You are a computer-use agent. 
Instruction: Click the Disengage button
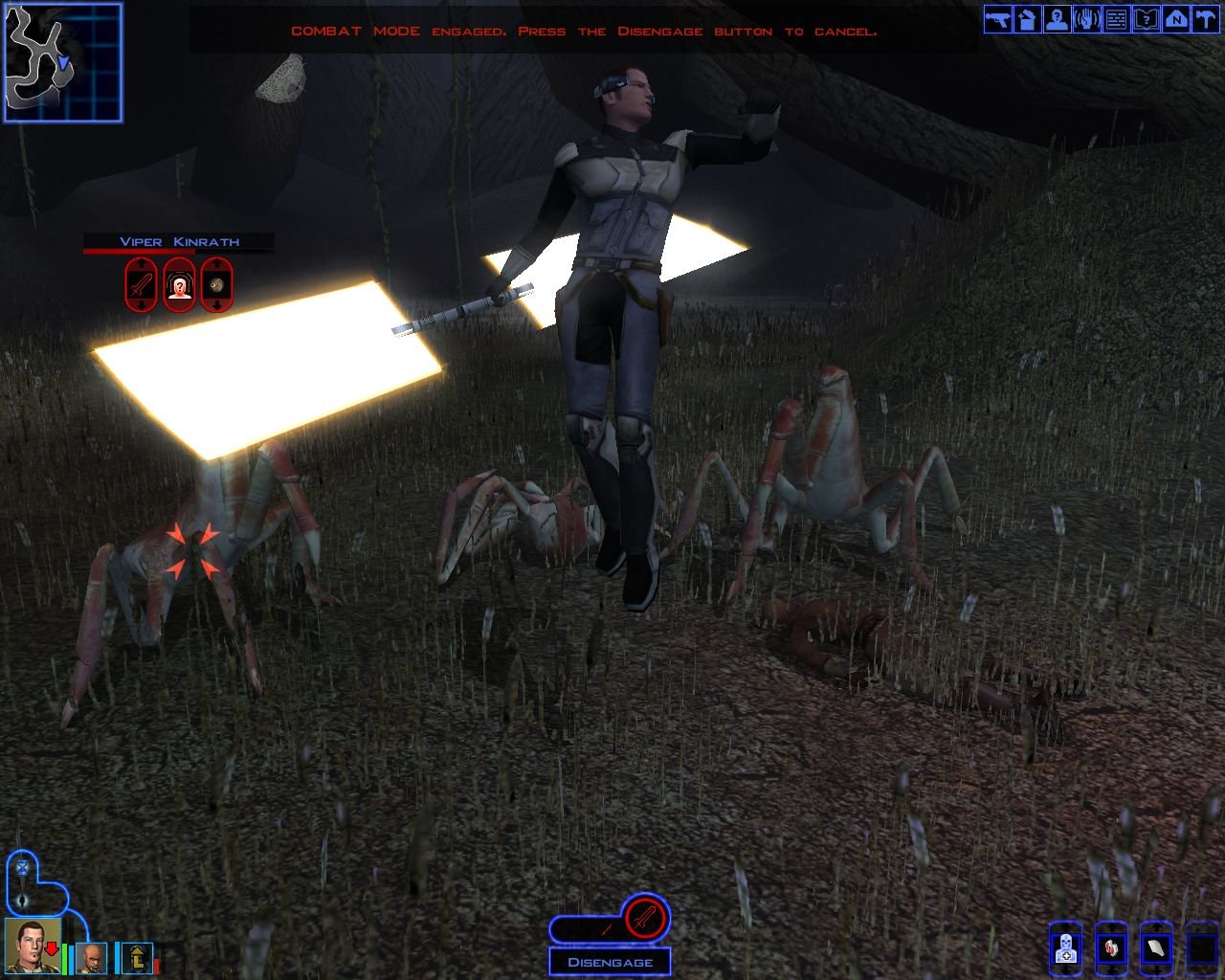610,962
